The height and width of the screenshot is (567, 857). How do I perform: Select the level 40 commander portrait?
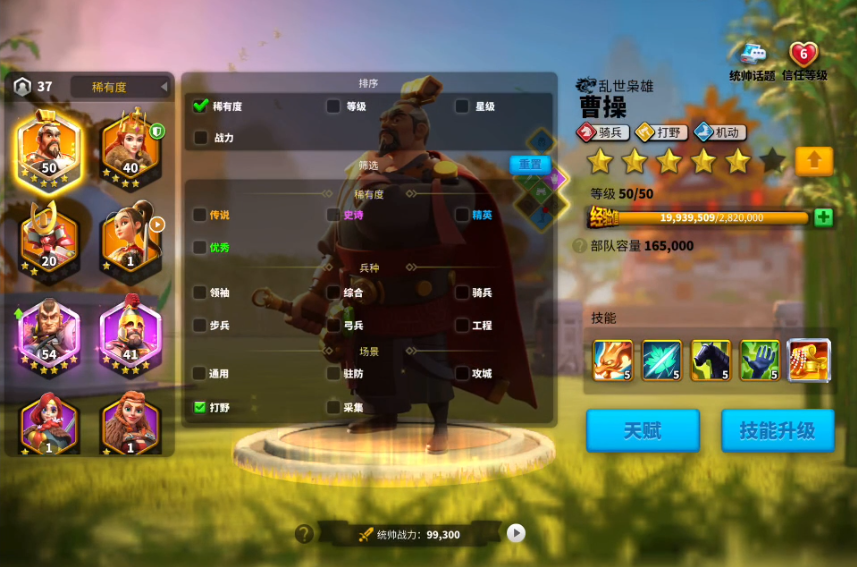pos(130,151)
